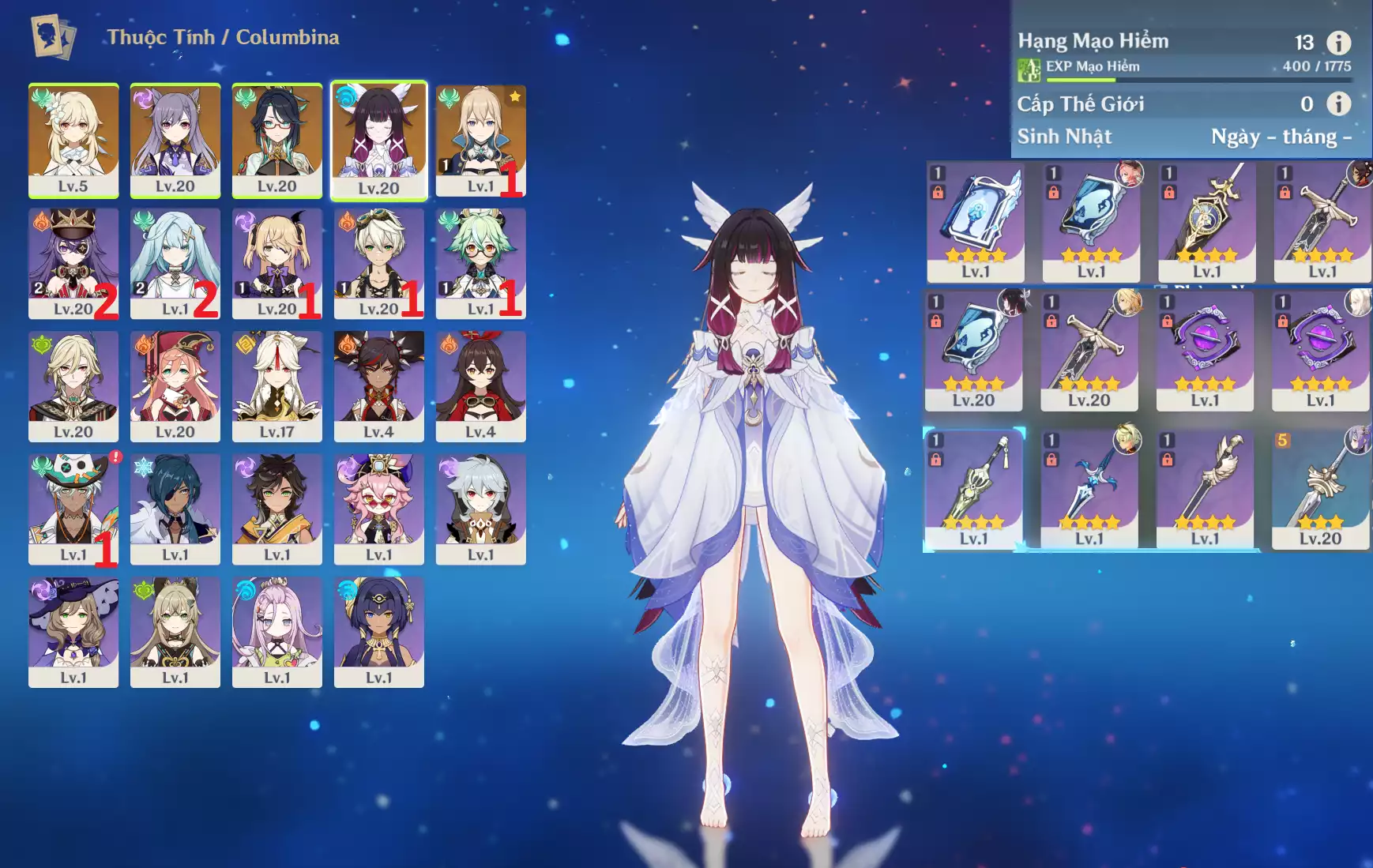Screen dimensions: 1373x868
Task: Choose Yanfei's Lv.20 portrait
Action: click(175, 385)
